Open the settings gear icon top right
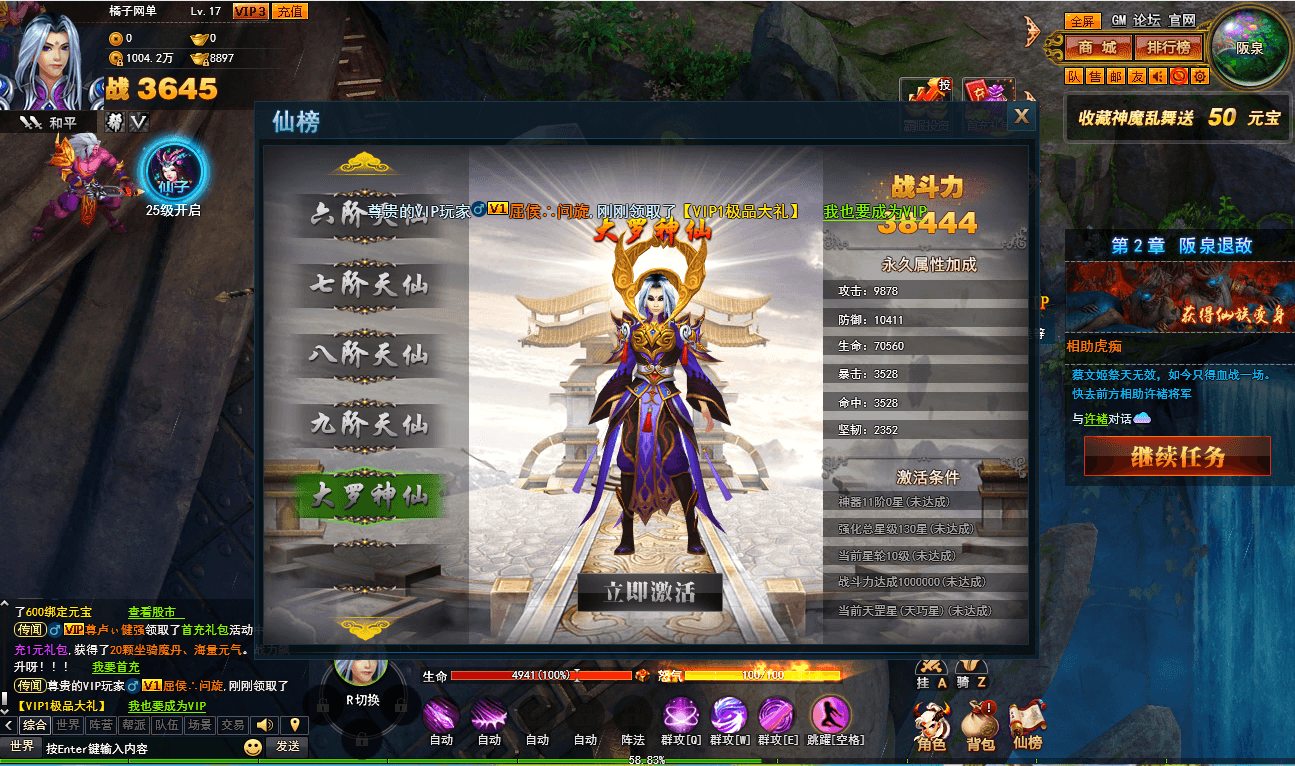Viewport: 1295px width, 766px height. 1200,76
